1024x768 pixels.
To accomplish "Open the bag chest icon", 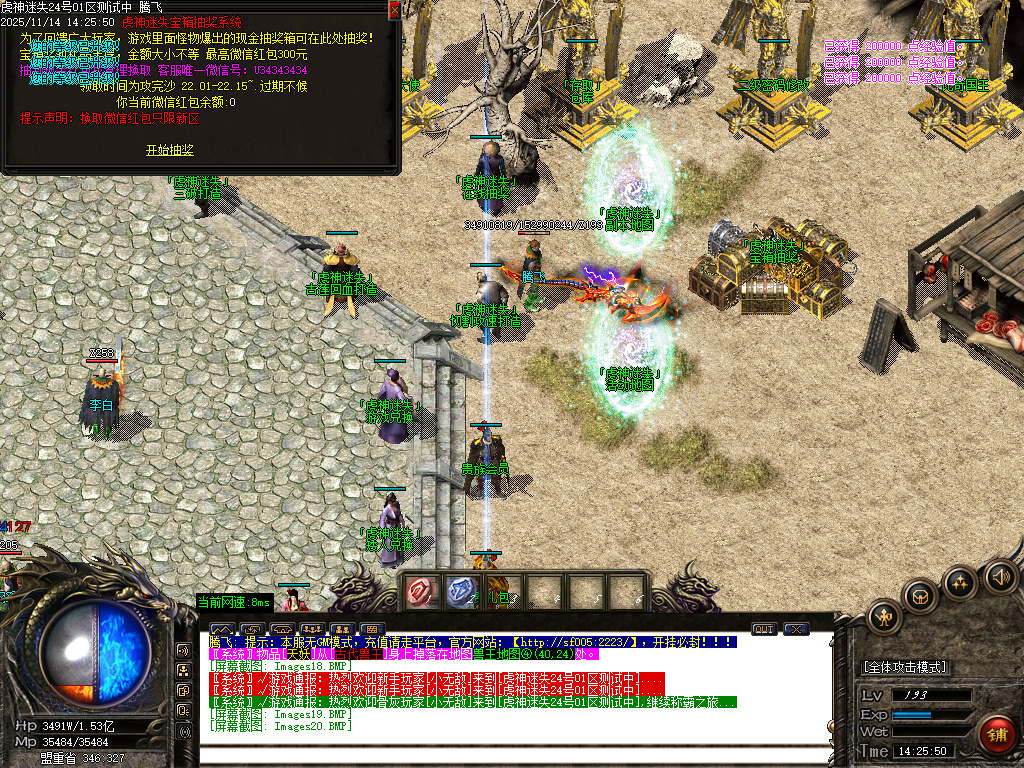I will point(921,597).
